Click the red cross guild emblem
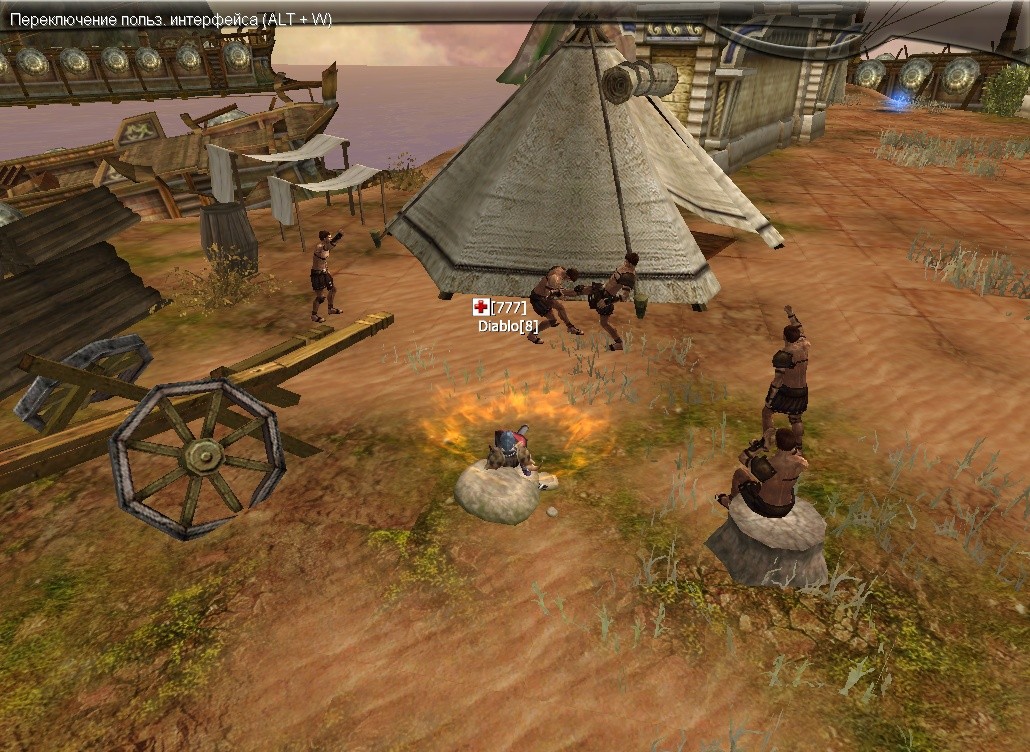The height and width of the screenshot is (752, 1030). point(481,307)
